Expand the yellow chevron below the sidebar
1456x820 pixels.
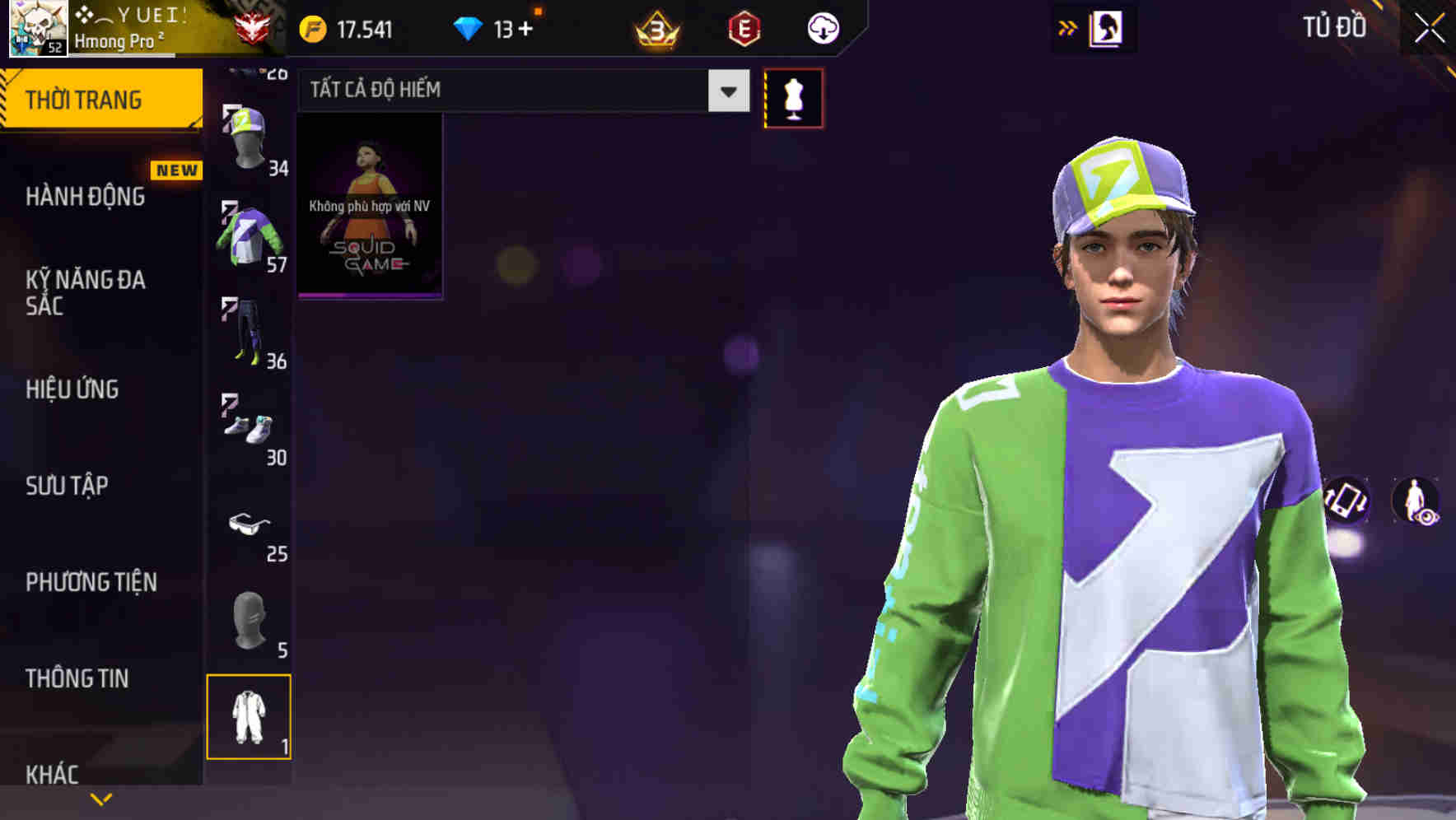click(x=101, y=798)
